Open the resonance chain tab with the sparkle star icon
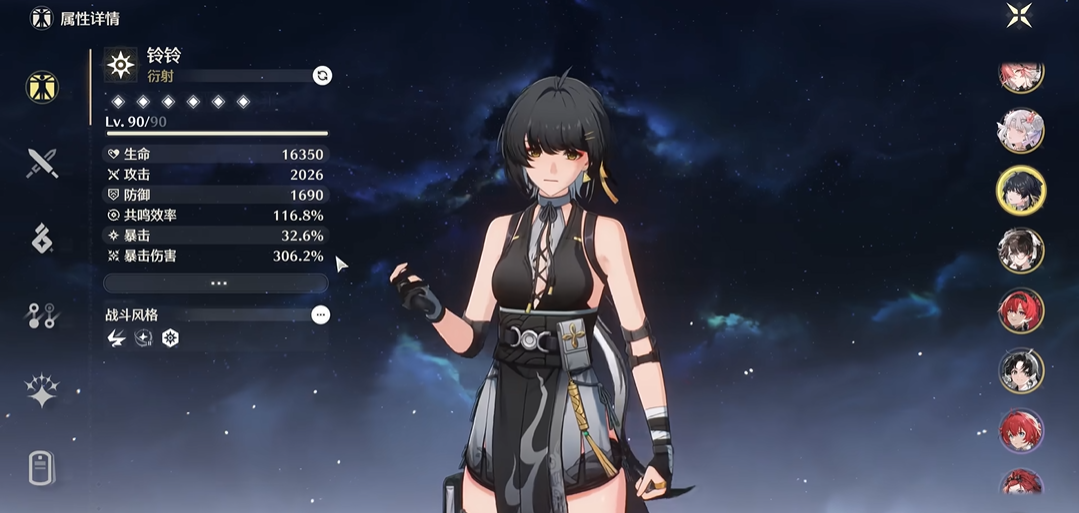 (42, 391)
